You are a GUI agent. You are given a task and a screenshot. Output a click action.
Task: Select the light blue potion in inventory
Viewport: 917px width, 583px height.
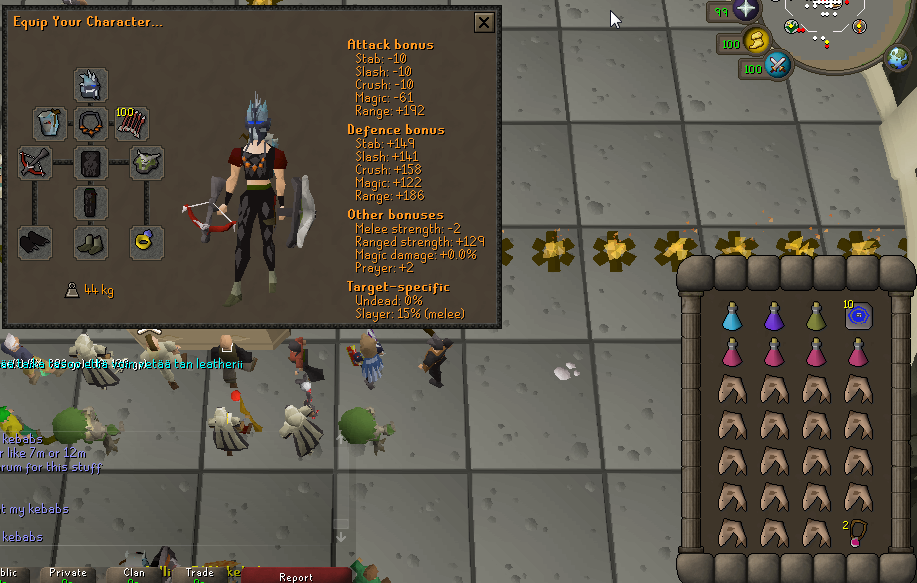pyautogui.click(x=731, y=316)
